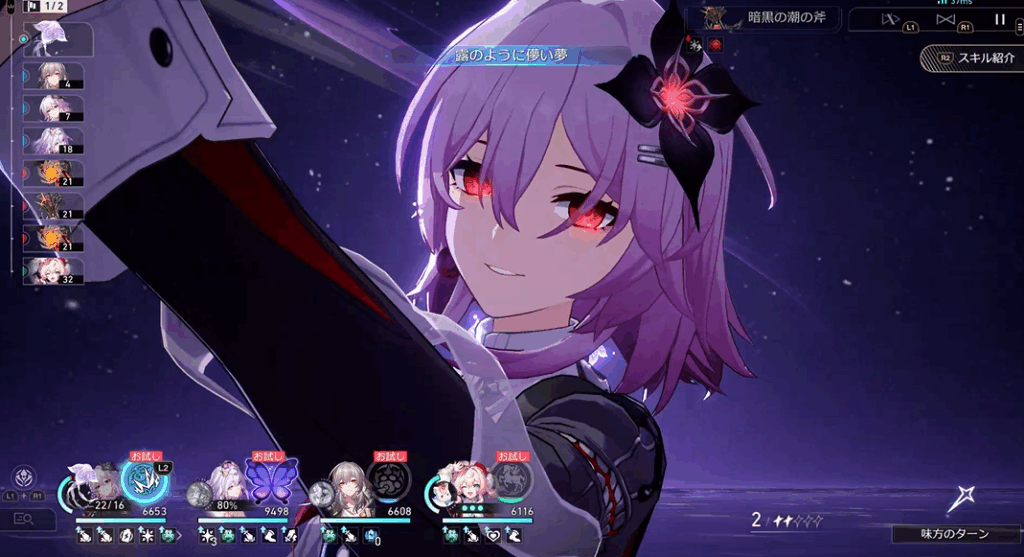
Task: Select the turn order entry numbered 4
Action: pos(56,77)
